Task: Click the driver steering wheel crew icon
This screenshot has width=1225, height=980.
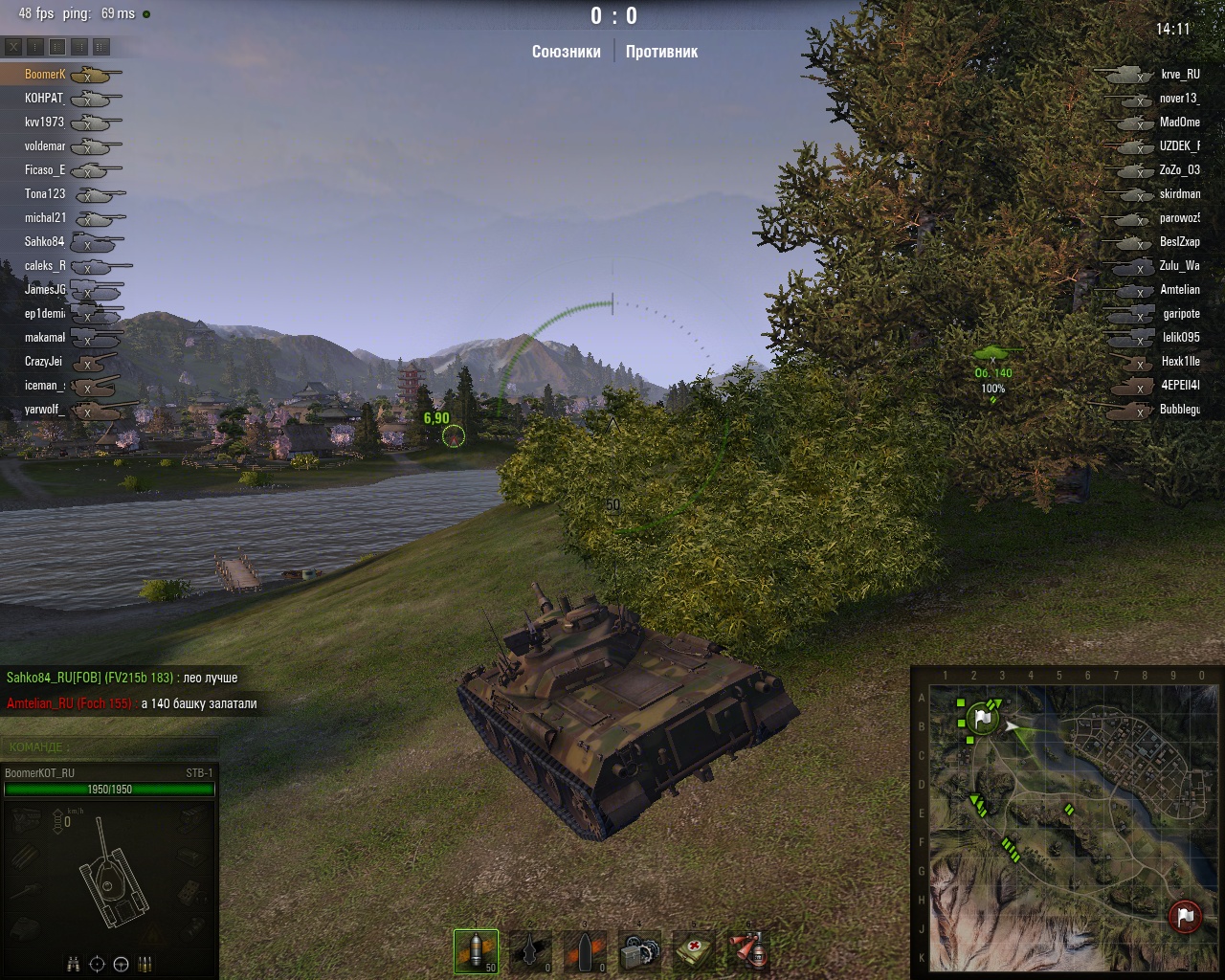Action: (121, 964)
